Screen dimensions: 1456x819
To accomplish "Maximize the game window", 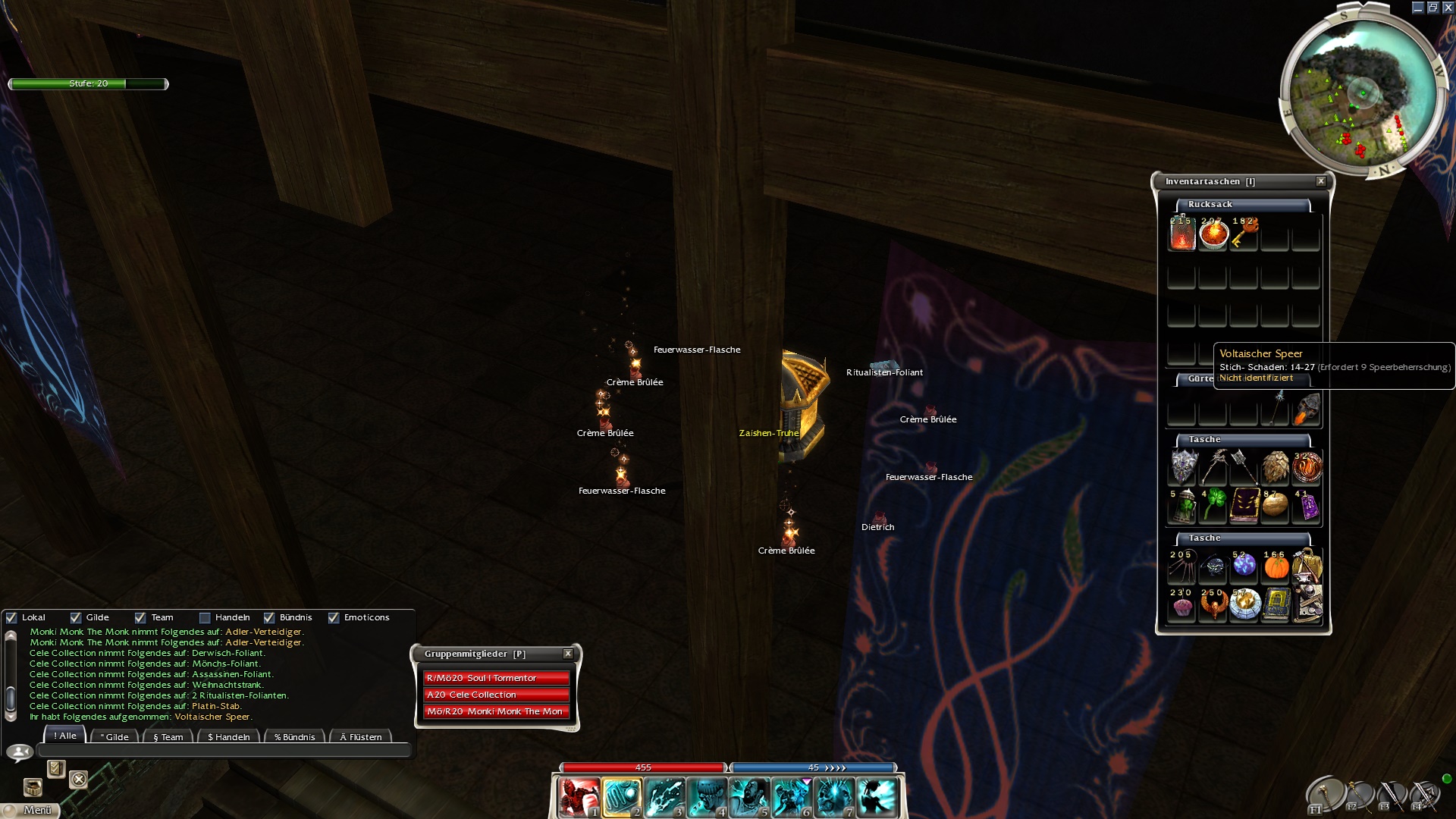I will coord(1432,8).
